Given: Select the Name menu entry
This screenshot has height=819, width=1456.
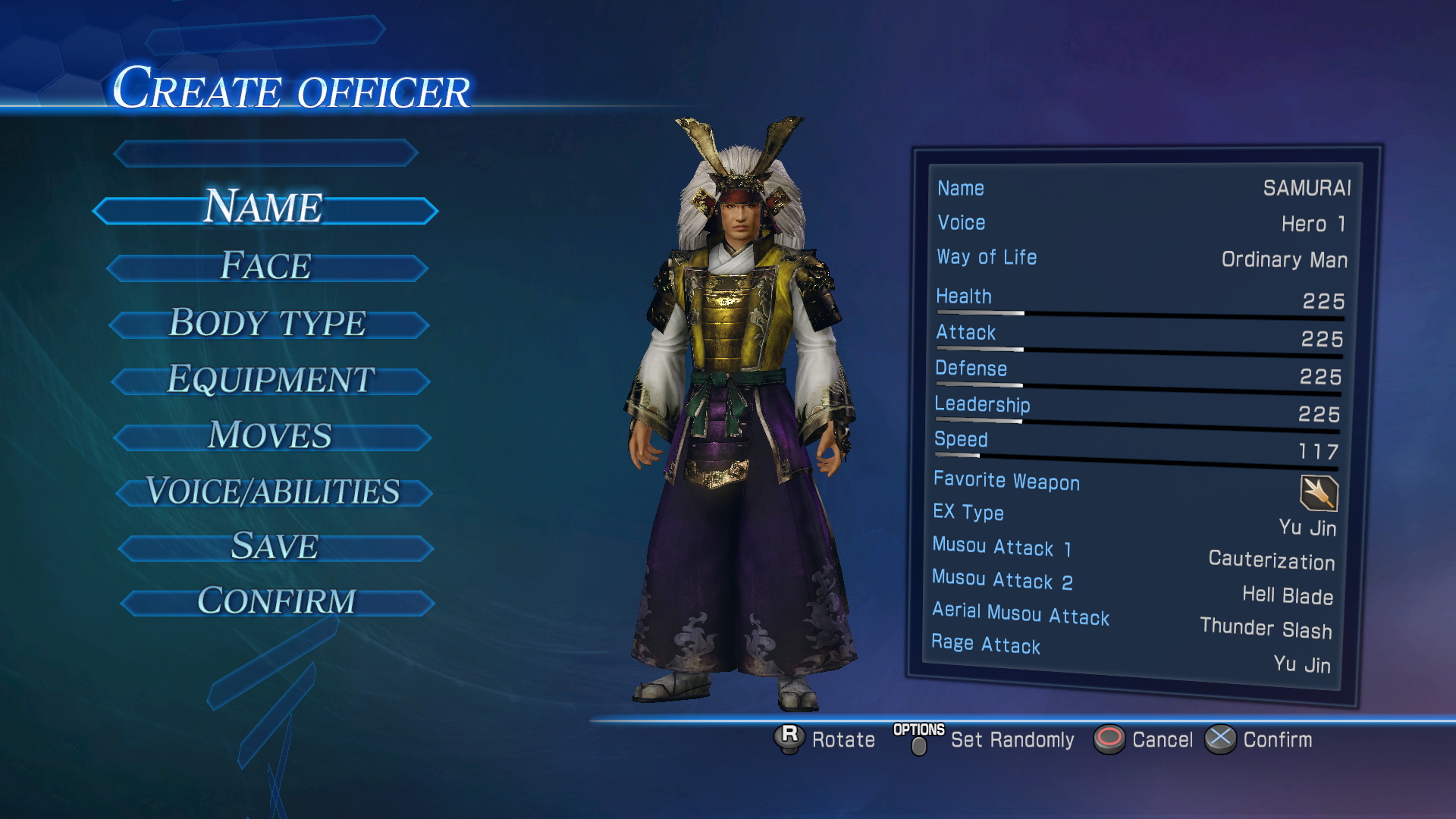Looking at the screenshot, I should (265, 209).
